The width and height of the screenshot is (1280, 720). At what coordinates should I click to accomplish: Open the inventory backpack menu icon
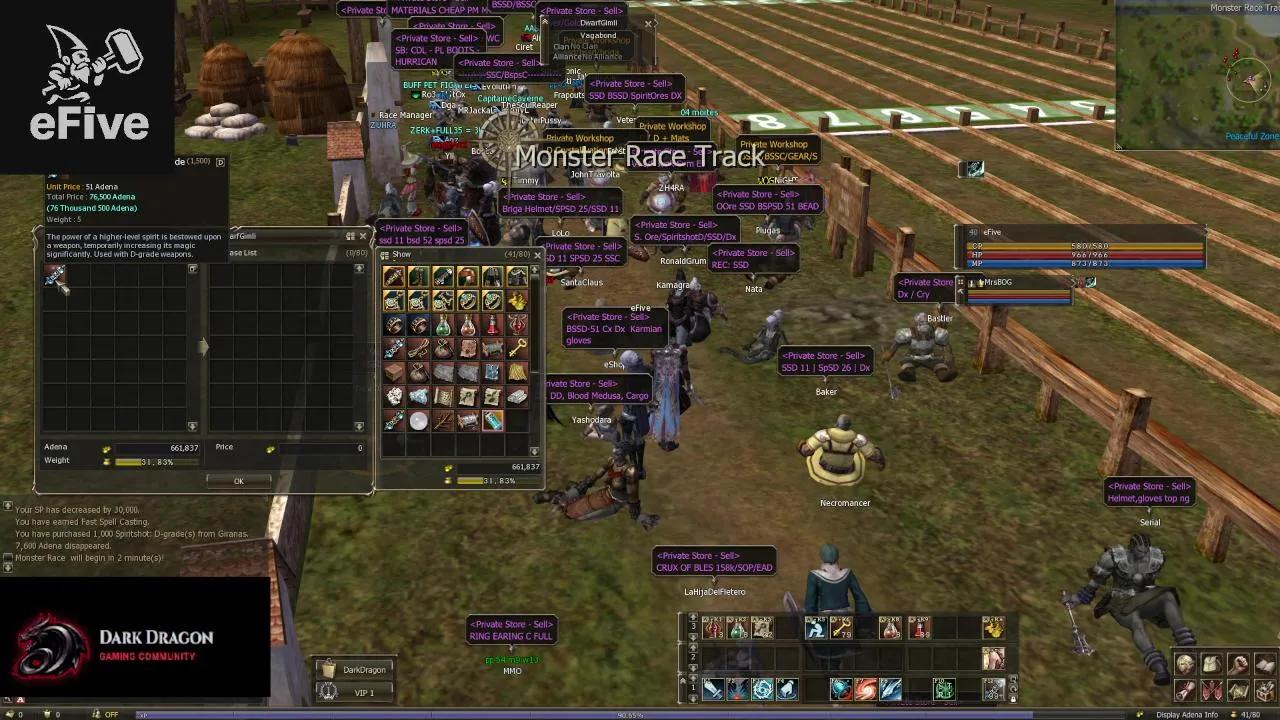[1211, 665]
